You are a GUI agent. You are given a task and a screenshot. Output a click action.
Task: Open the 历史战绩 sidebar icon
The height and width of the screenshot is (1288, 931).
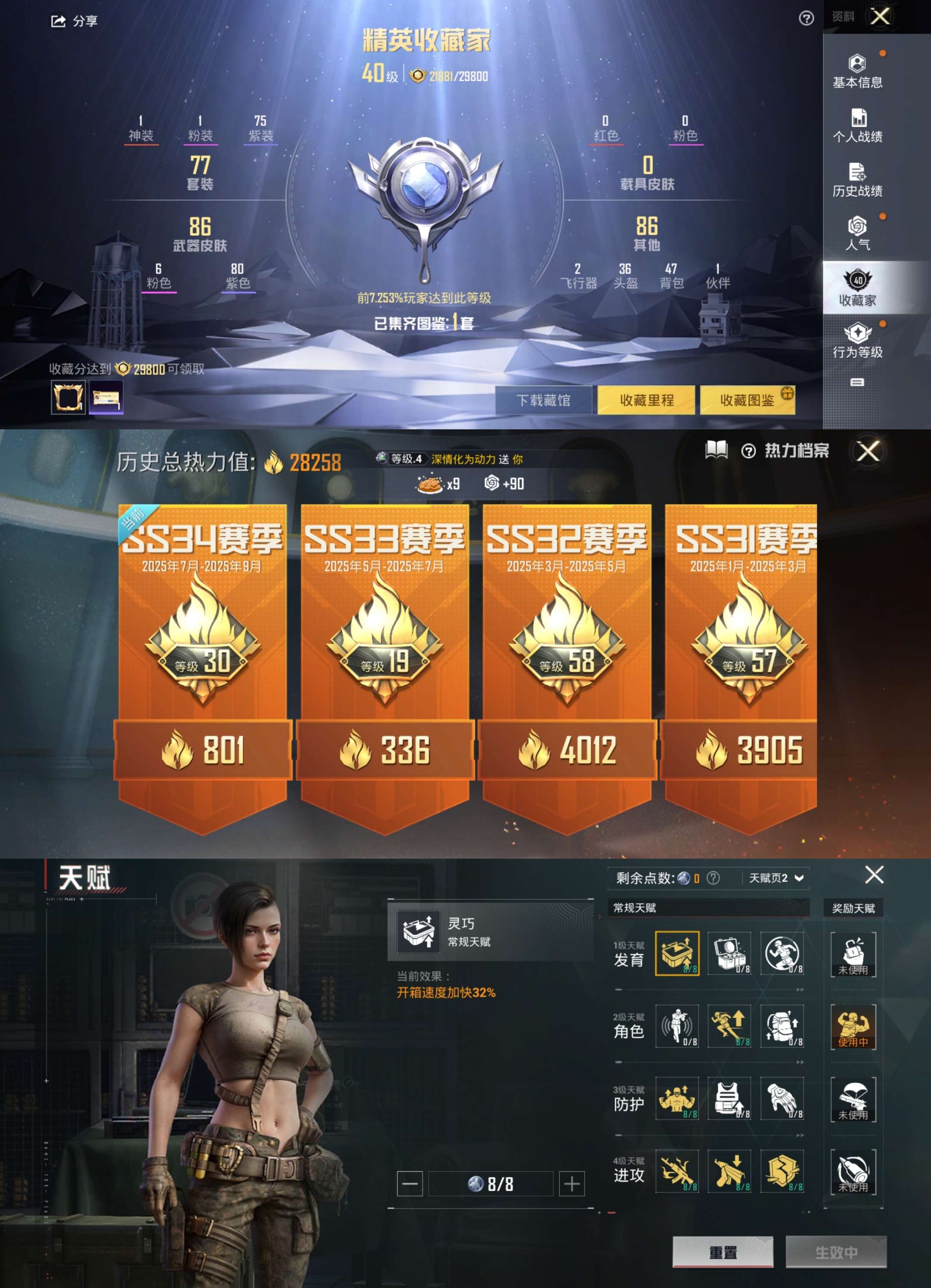click(x=857, y=181)
